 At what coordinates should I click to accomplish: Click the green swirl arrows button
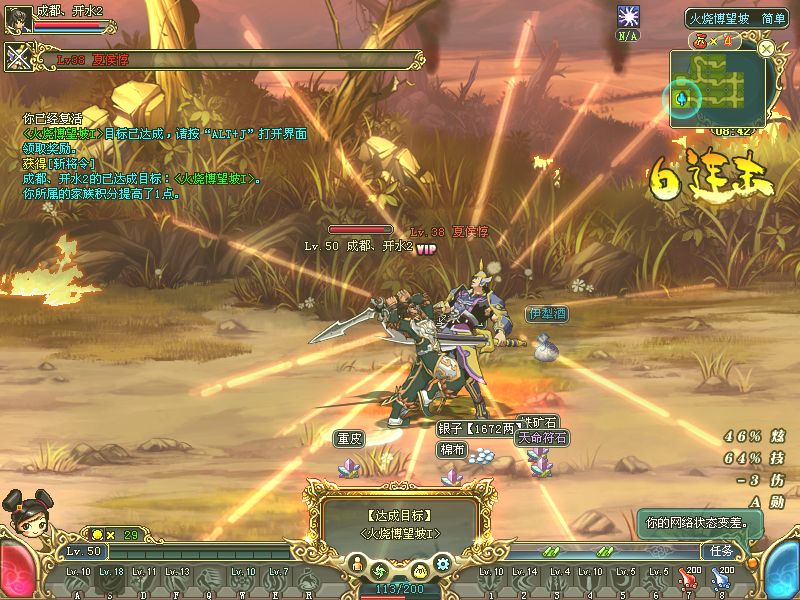point(380,570)
